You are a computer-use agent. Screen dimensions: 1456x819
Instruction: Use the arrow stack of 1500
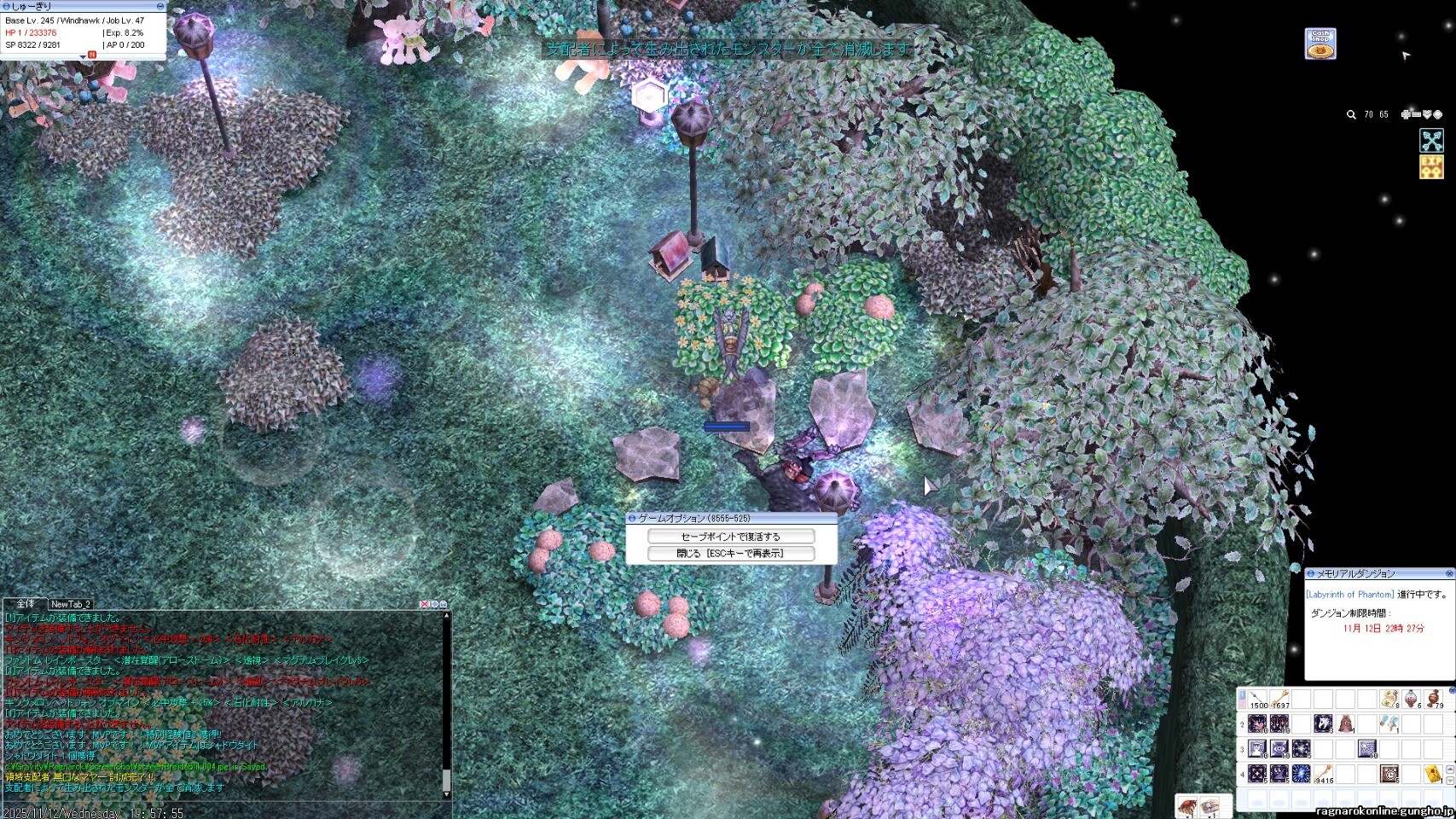[x=1258, y=700]
